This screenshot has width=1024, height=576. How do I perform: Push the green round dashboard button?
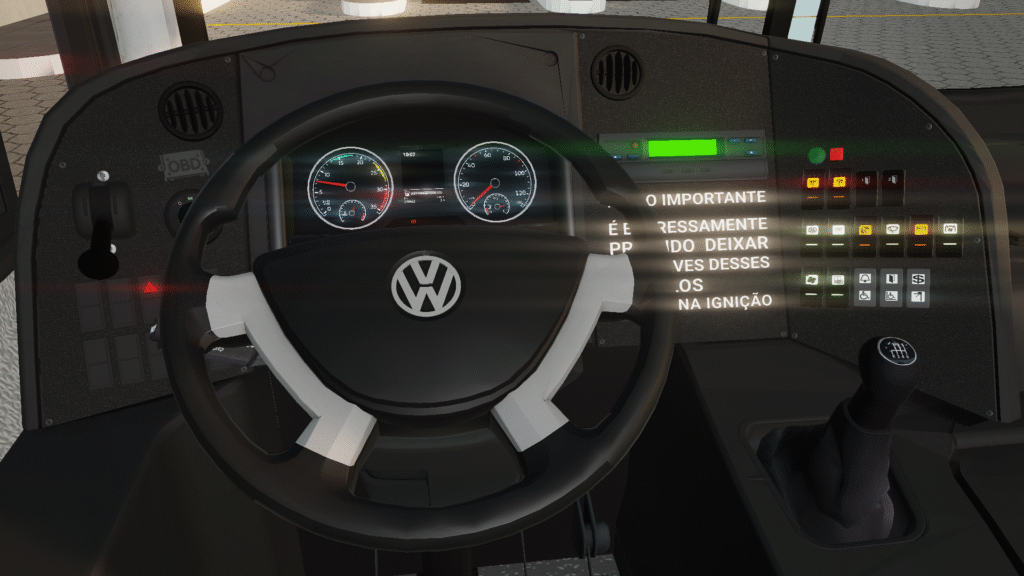tap(817, 155)
